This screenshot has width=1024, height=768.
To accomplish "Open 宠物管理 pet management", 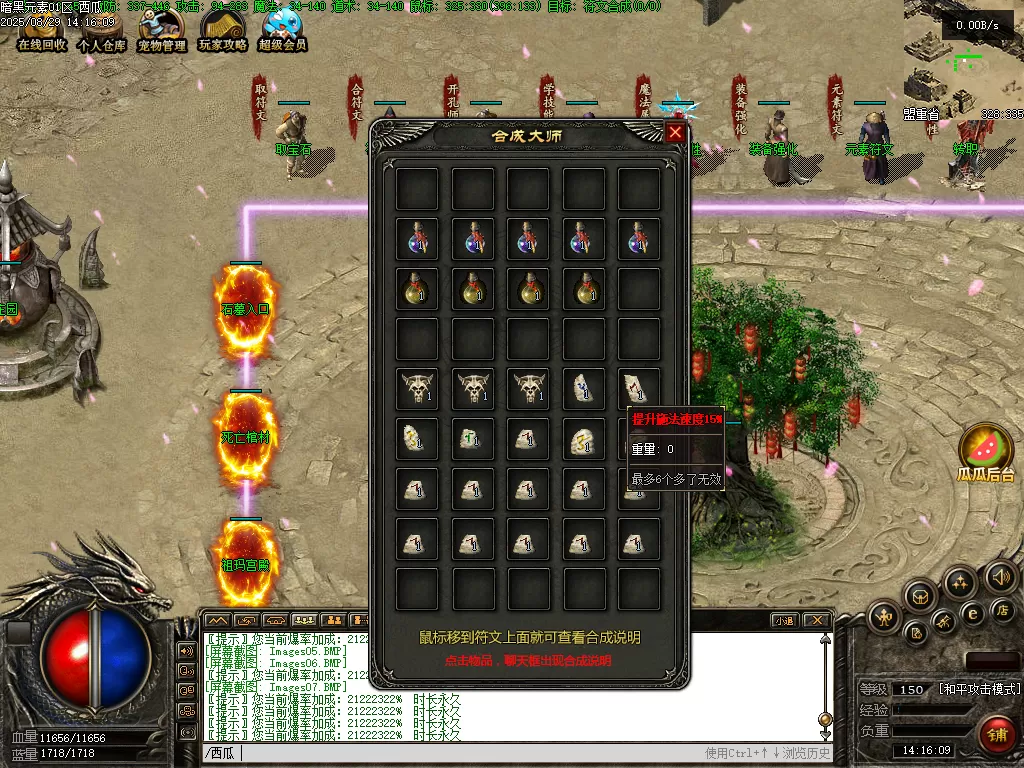I will 162,29.
